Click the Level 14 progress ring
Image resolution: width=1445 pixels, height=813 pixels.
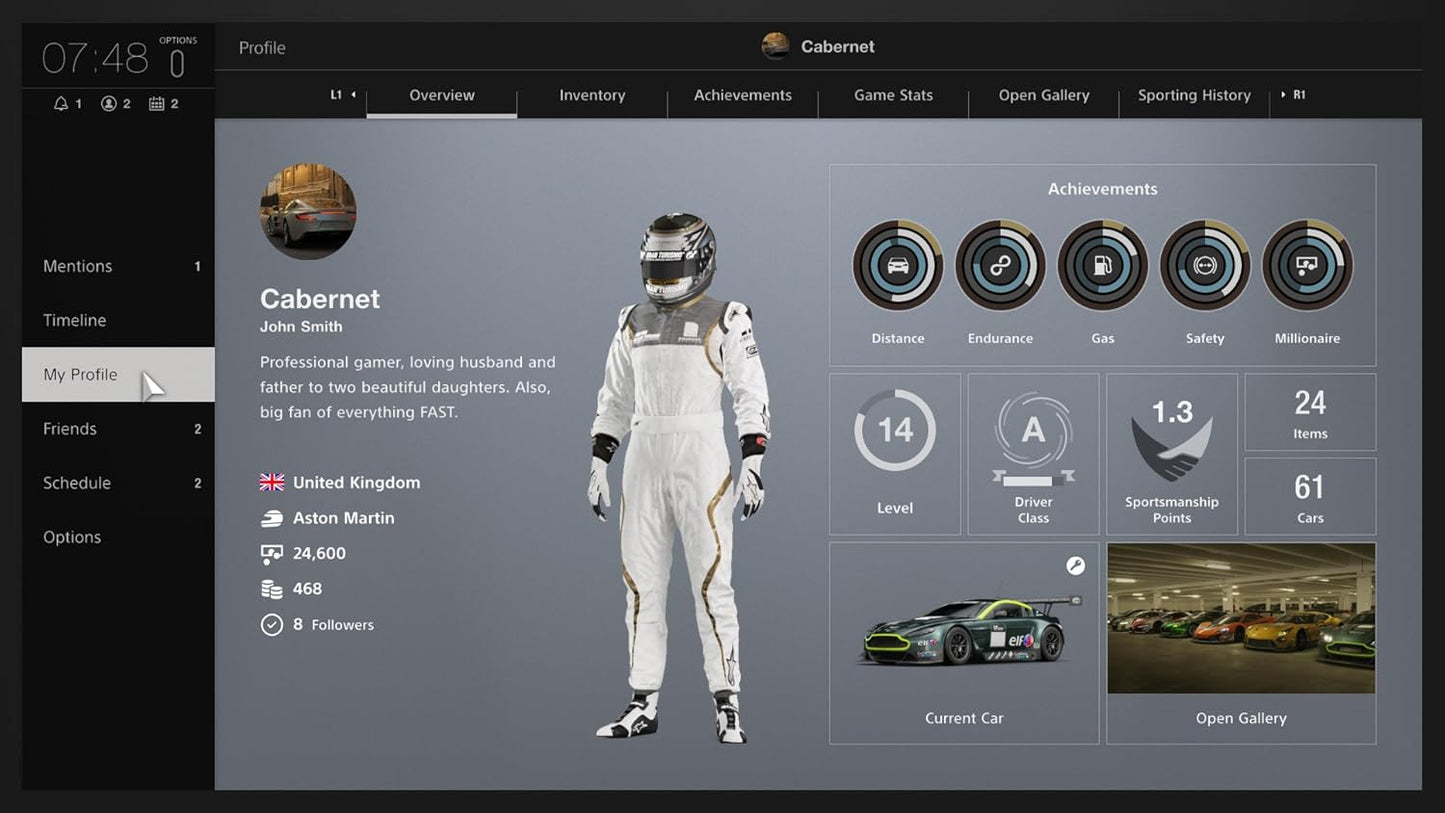coord(894,430)
